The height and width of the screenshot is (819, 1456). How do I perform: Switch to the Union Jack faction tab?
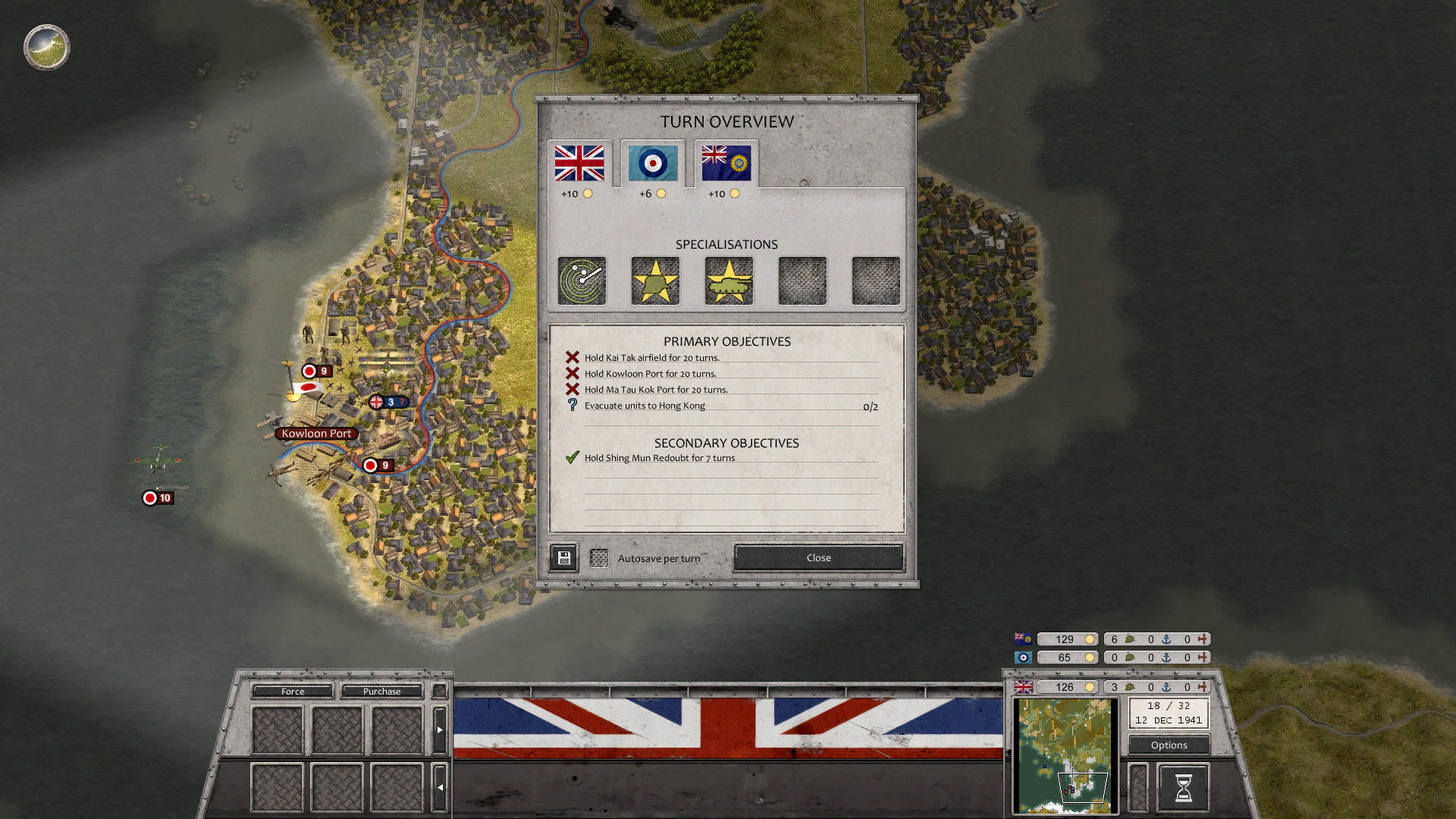tap(580, 162)
